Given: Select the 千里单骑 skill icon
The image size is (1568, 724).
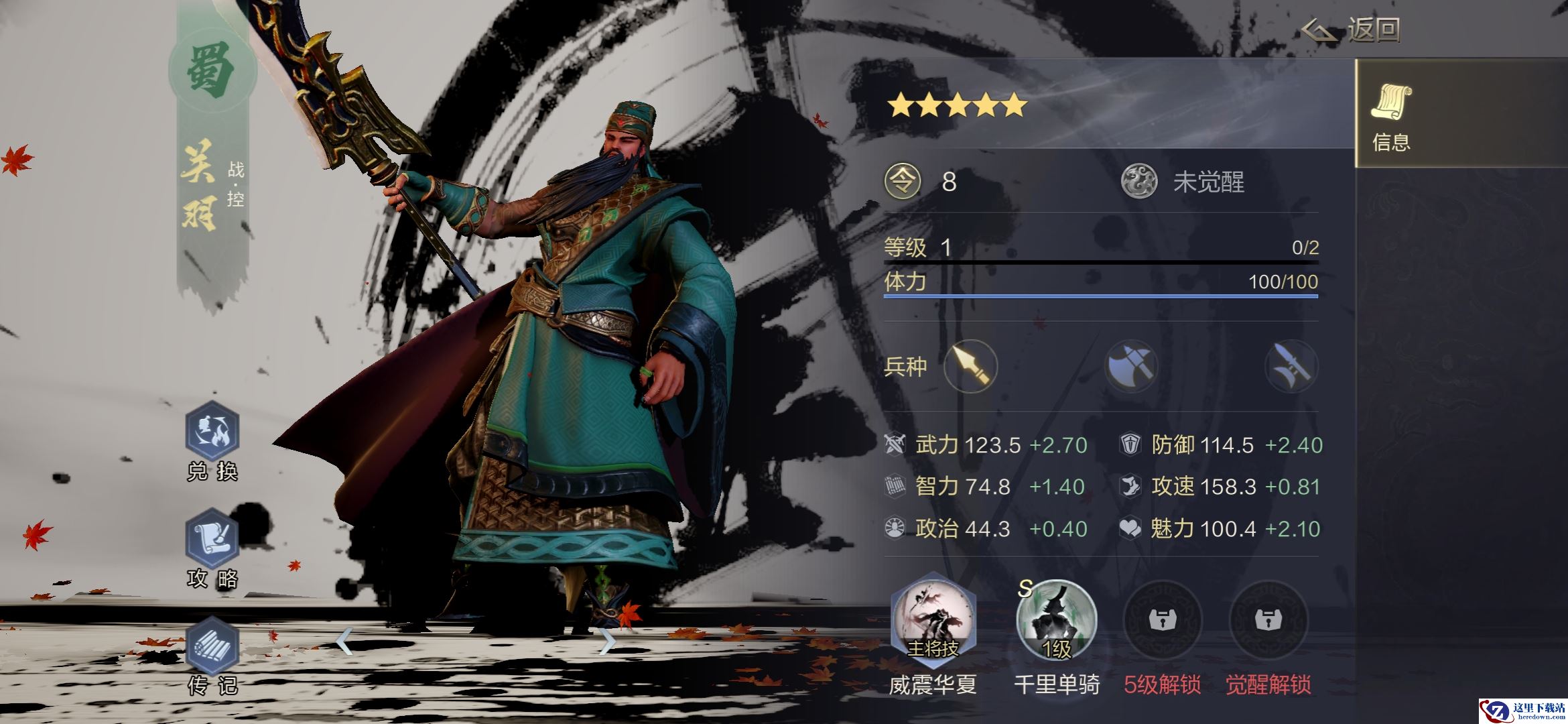Looking at the screenshot, I should [x=1056, y=621].
